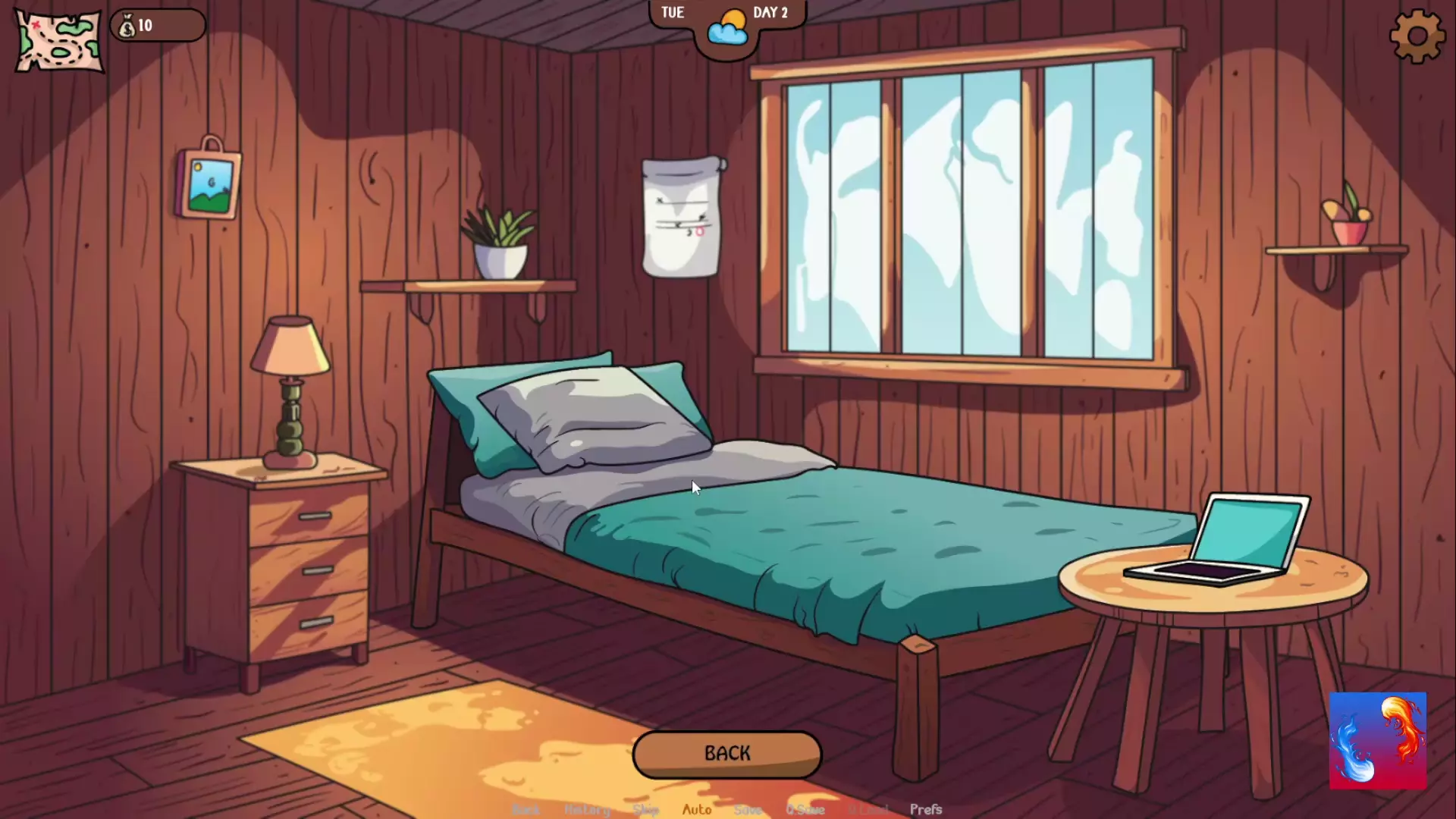The height and width of the screenshot is (819, 1456).
Task: Activate Skip in the quick menu
Action: click(x=645, y=810)
